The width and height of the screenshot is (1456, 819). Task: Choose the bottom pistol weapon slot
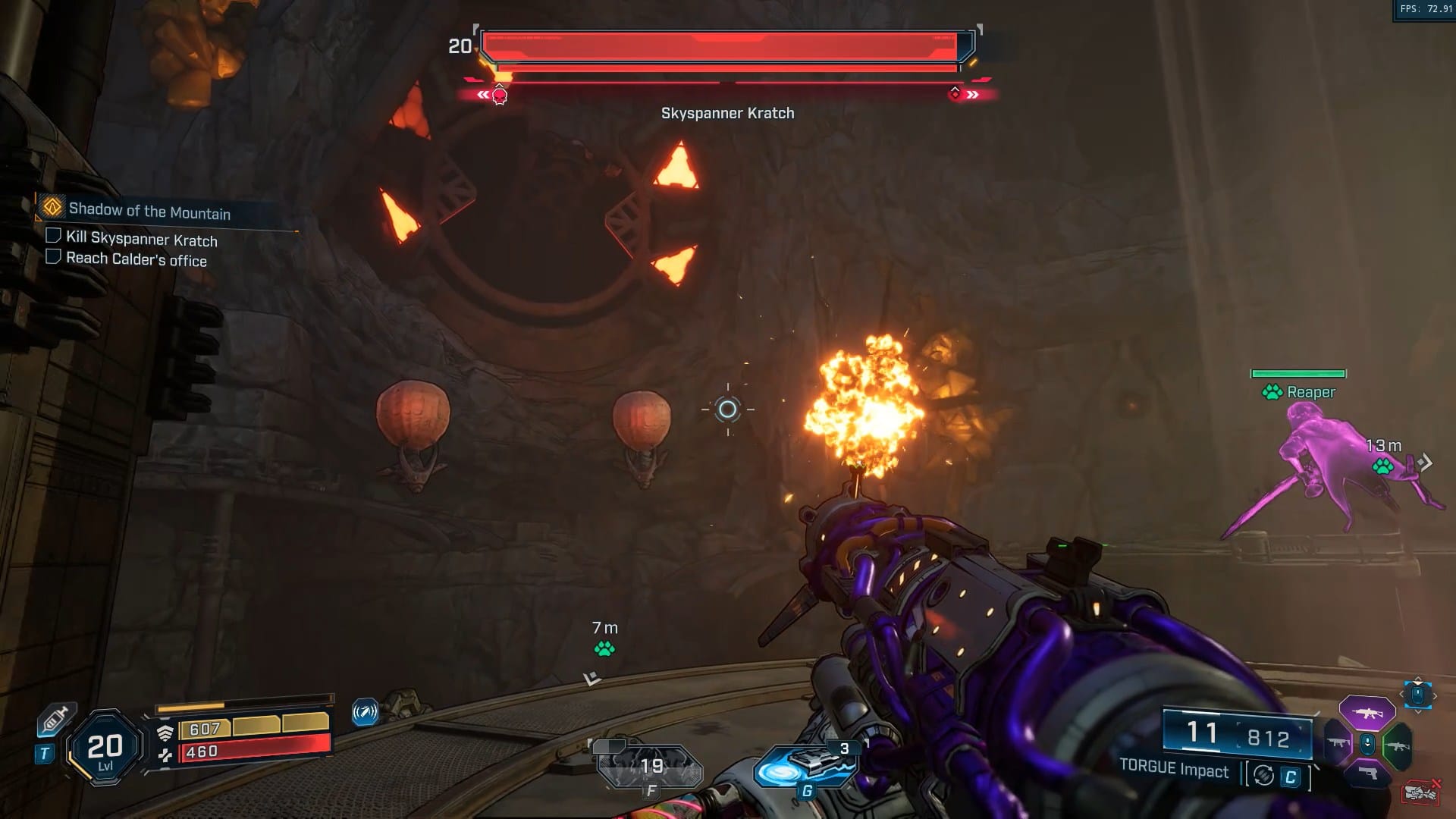tap(1367, 773)
